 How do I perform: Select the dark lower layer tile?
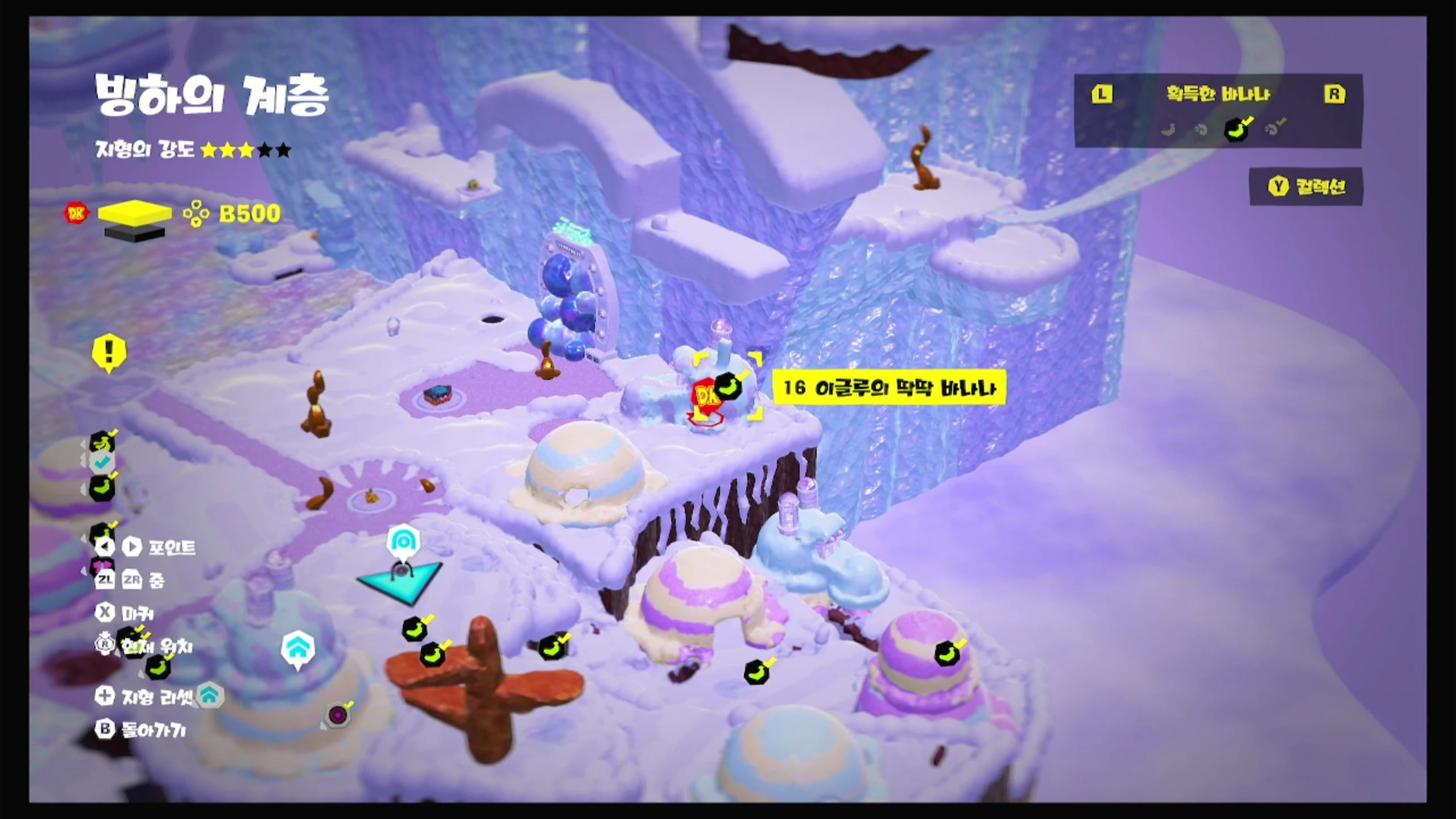click(x=135, y=233)
